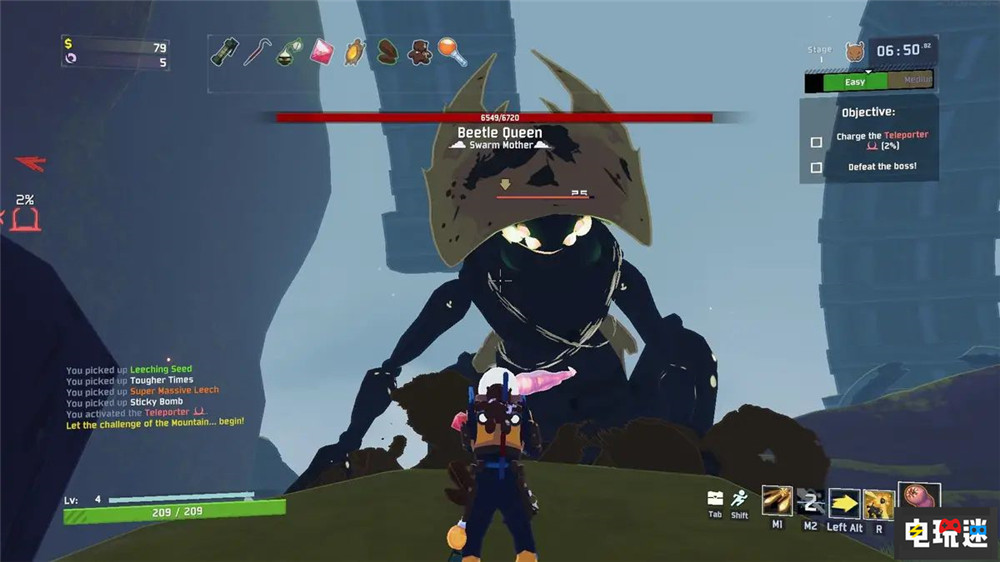The image size is (1000, 562).
Task: Select the monster face difficulty icon
Action: [854, 51]
